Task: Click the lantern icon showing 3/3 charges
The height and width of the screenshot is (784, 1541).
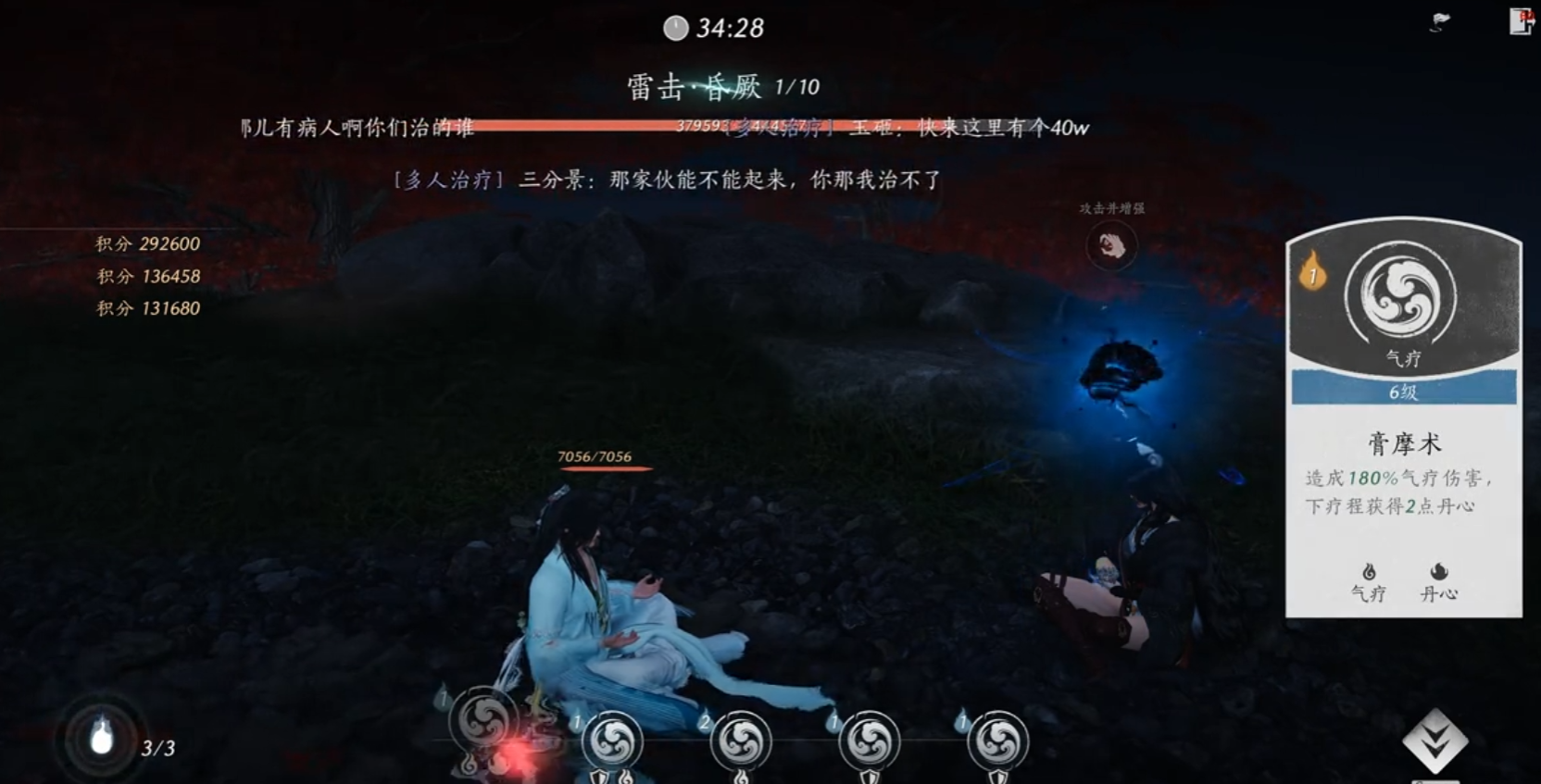Action: pyautogui.click(x=102, y=736)
